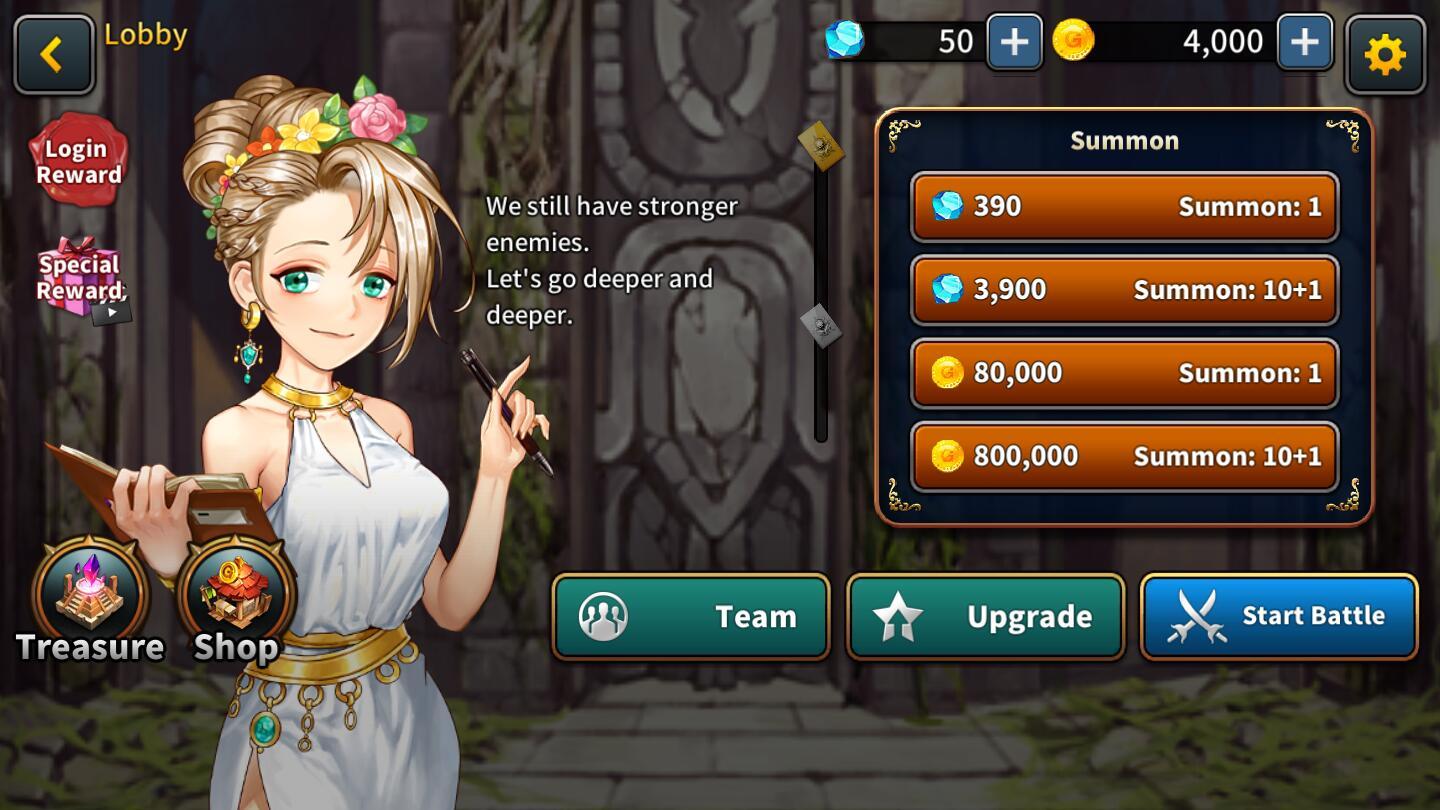
Task: Open settings with the gear icon
Action: 1385,55
